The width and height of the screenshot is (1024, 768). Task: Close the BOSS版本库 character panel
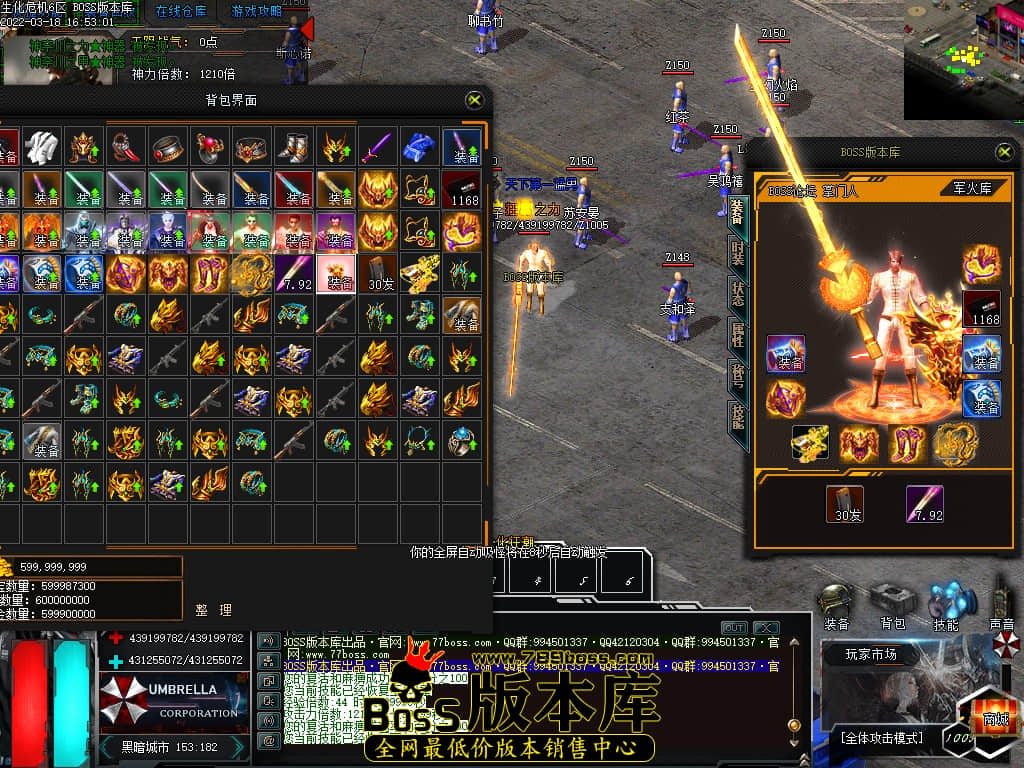point(1004,152)
